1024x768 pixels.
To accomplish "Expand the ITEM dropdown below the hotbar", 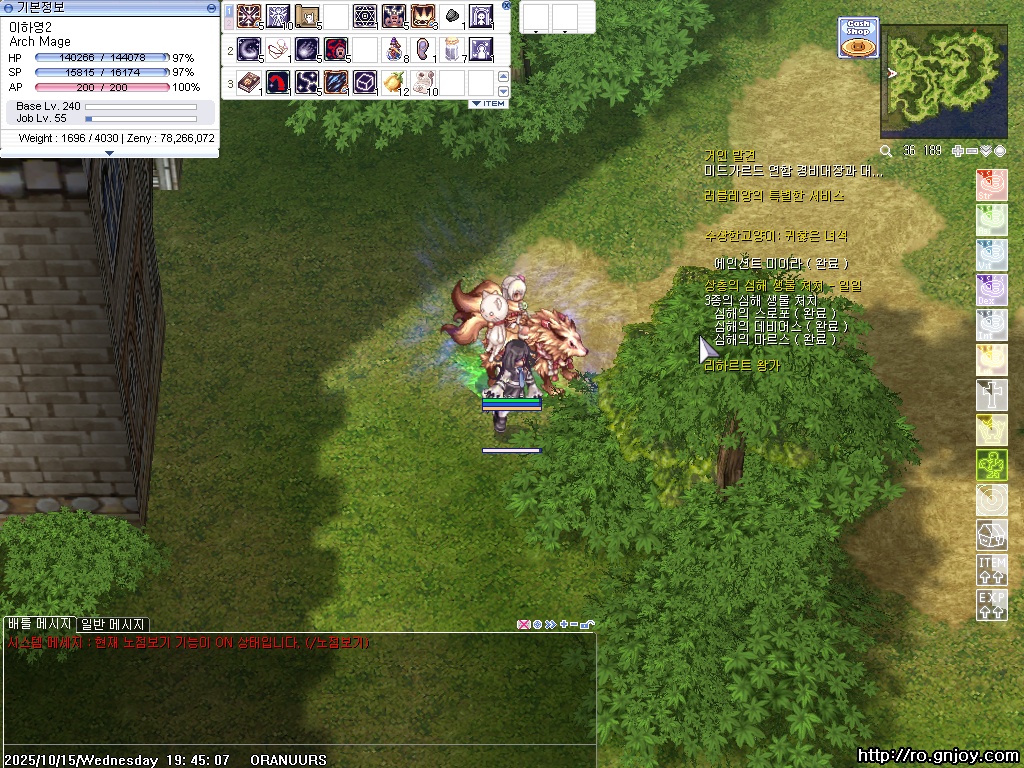I will (x=489, y=104).
